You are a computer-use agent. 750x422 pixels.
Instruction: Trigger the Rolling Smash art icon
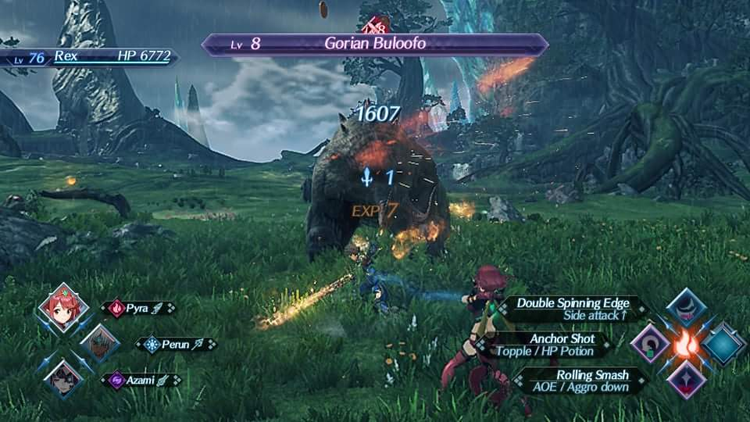pyautogui.click(x=686, y=379)
